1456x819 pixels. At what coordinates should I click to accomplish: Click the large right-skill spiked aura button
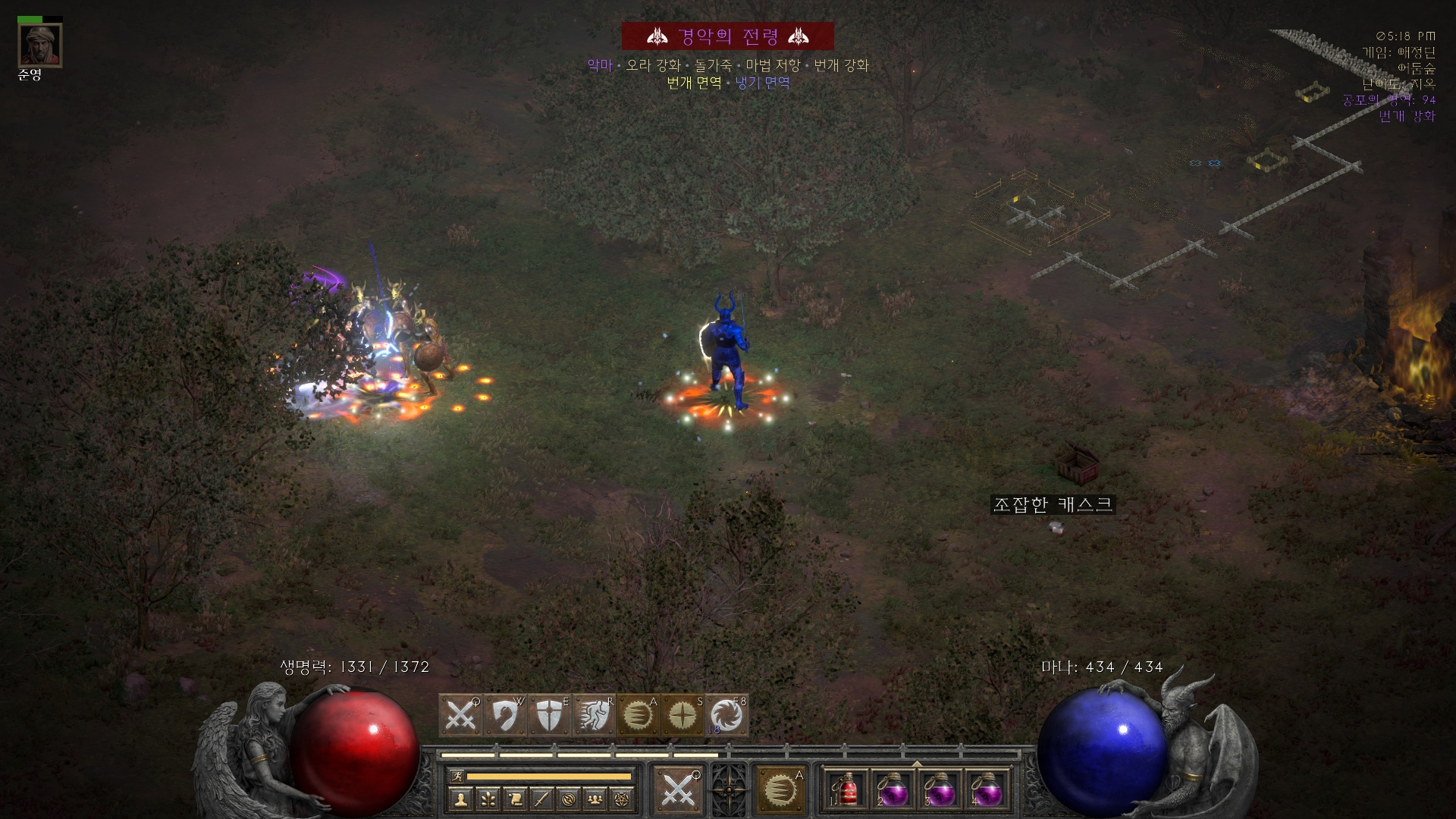click(x=781, y=790)
